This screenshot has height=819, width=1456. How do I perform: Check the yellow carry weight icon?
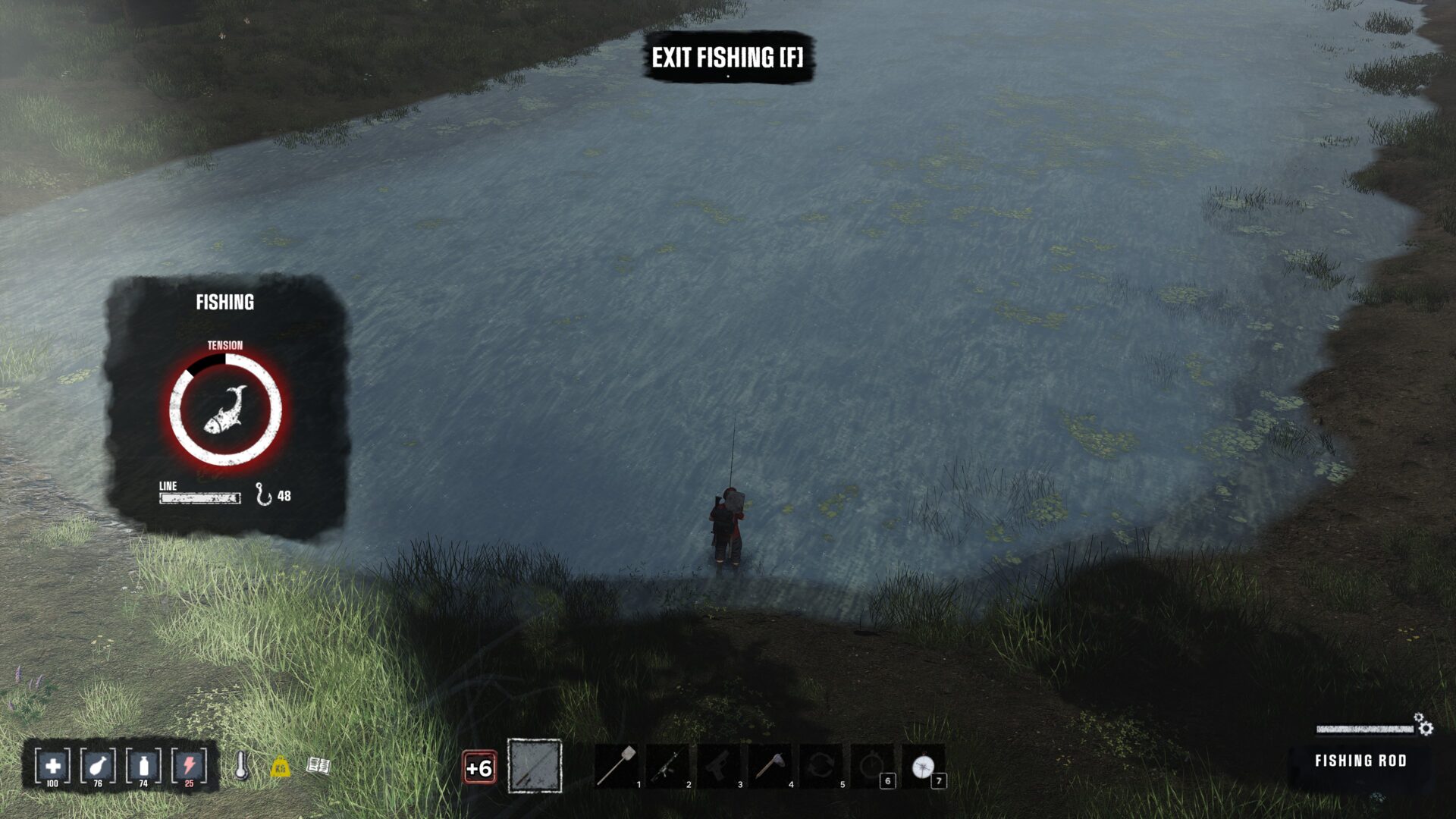pos(281,767)
